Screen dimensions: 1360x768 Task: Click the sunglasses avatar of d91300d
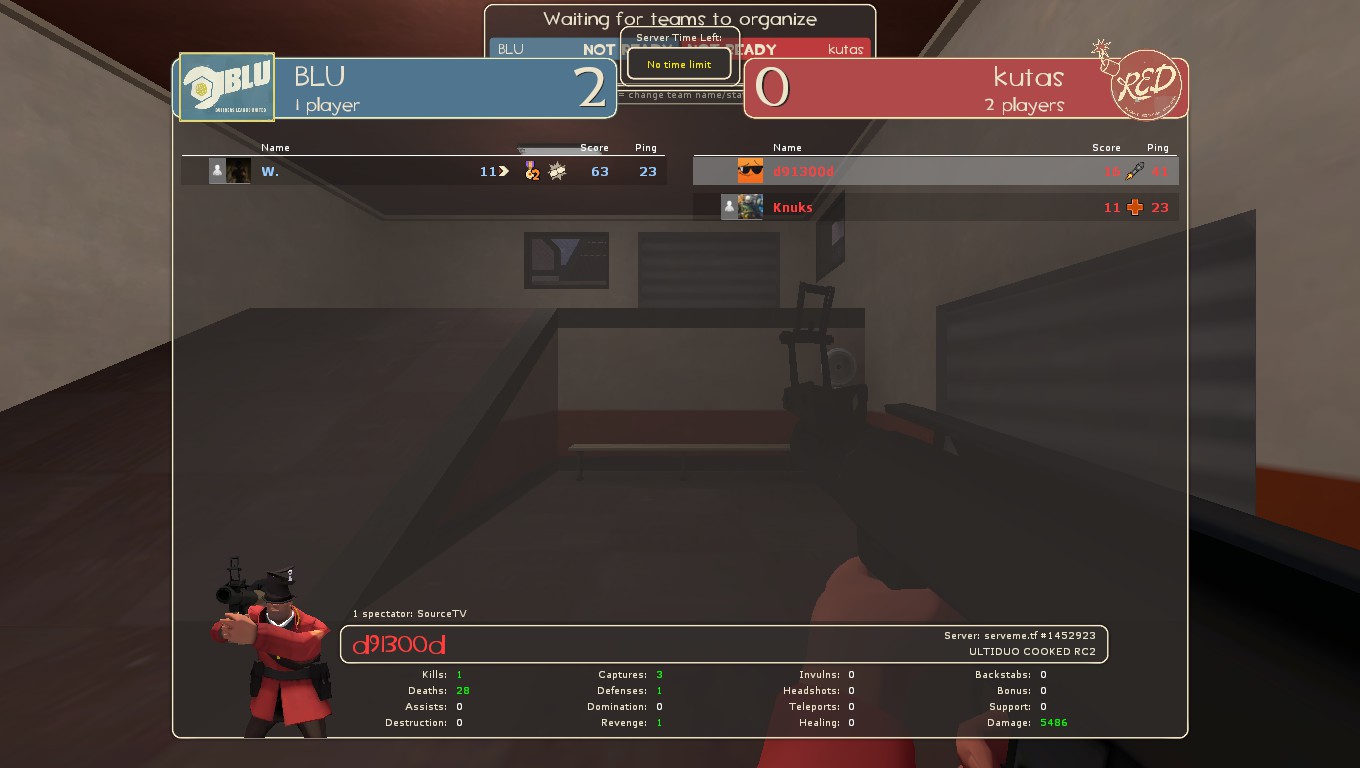click(x=750, y=171)
